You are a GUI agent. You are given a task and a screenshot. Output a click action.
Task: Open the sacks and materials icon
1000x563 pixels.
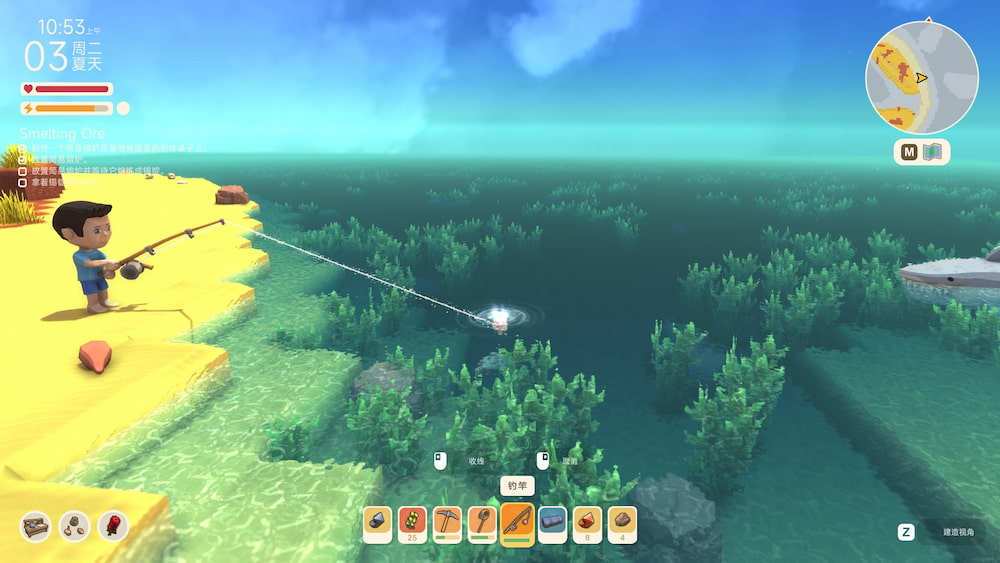74,526
